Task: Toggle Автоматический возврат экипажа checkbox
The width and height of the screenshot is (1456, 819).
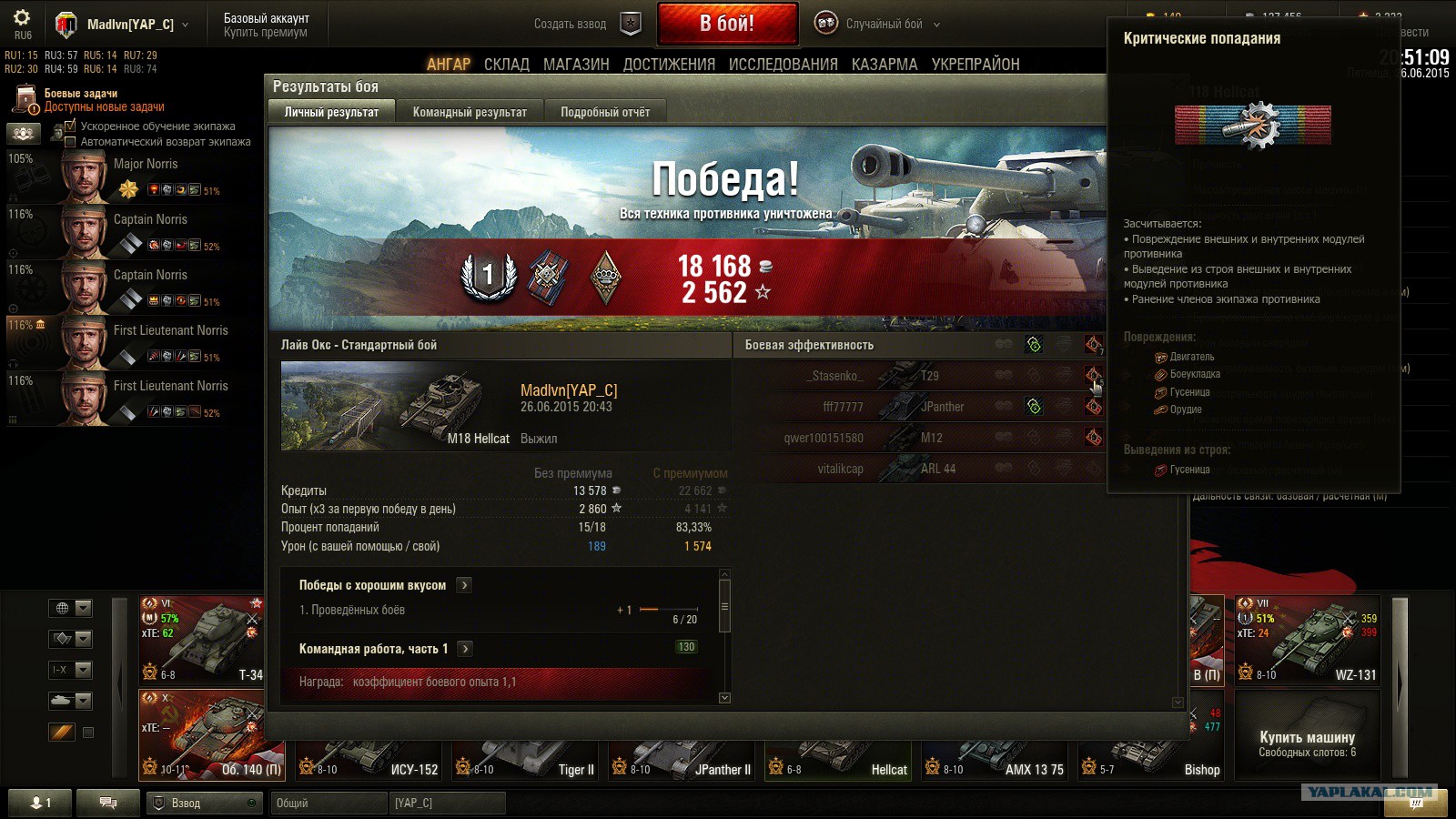Action: point(70,142)
